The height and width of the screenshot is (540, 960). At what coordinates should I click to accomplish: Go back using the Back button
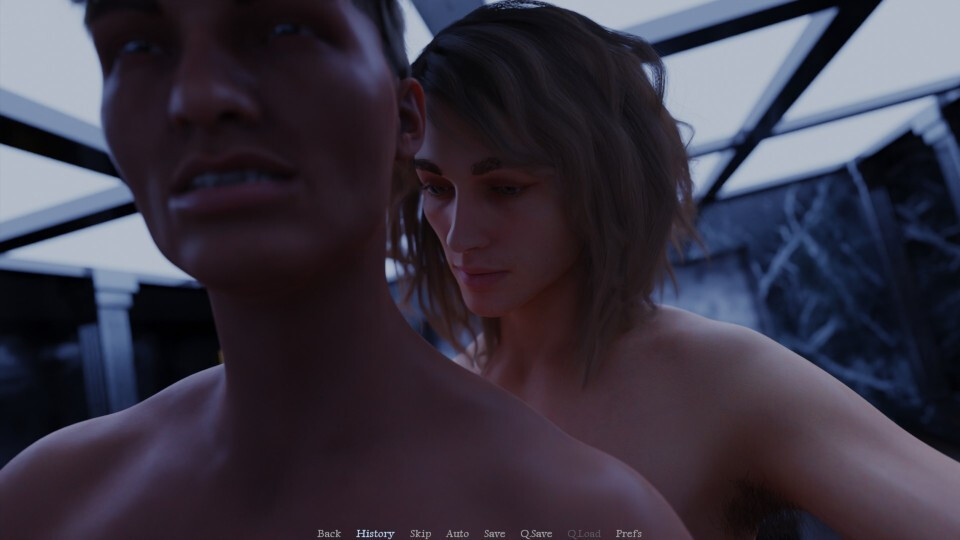click(x=329, y=533)
